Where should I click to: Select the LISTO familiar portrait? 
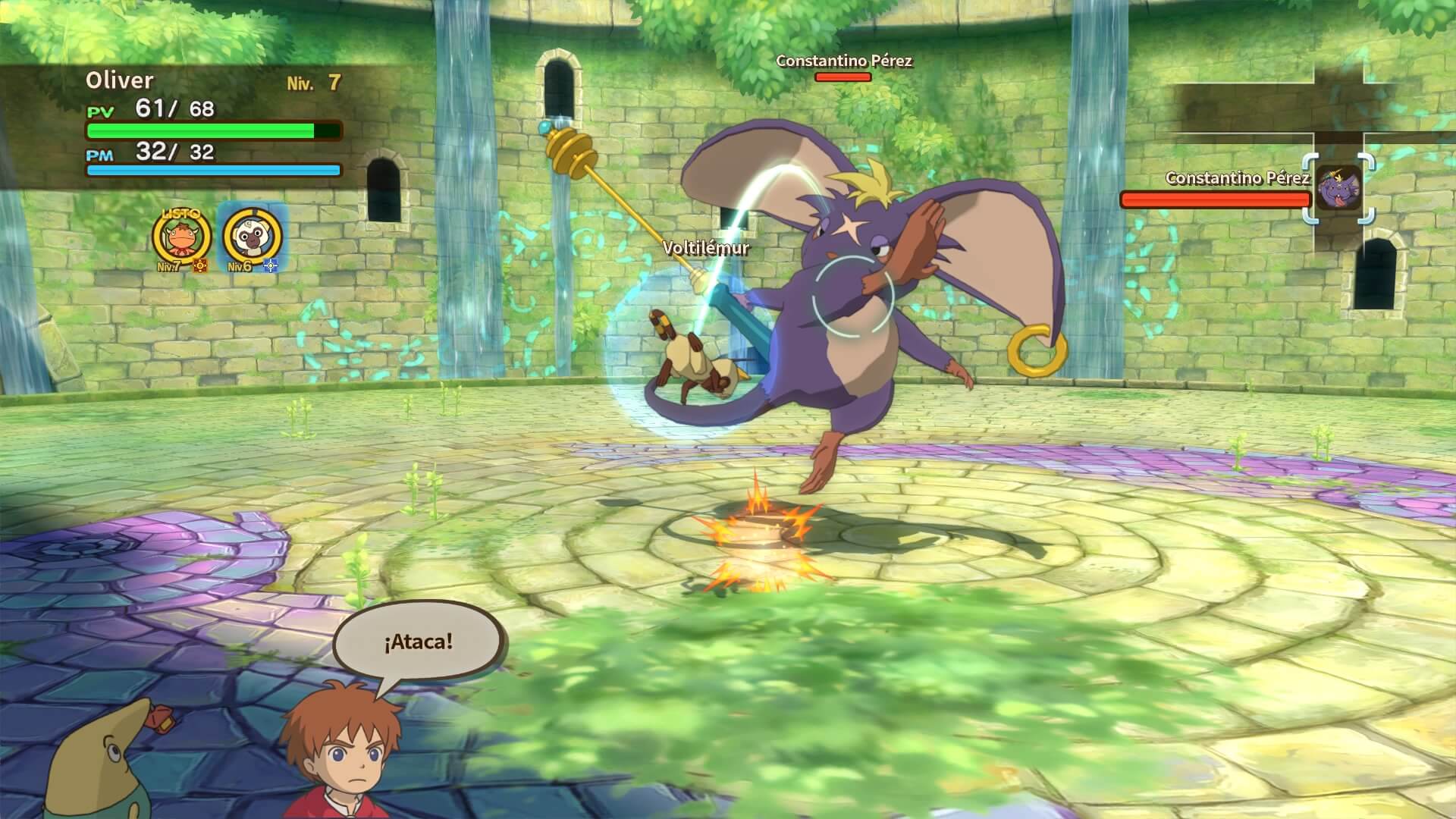click(x=182, y=240)
